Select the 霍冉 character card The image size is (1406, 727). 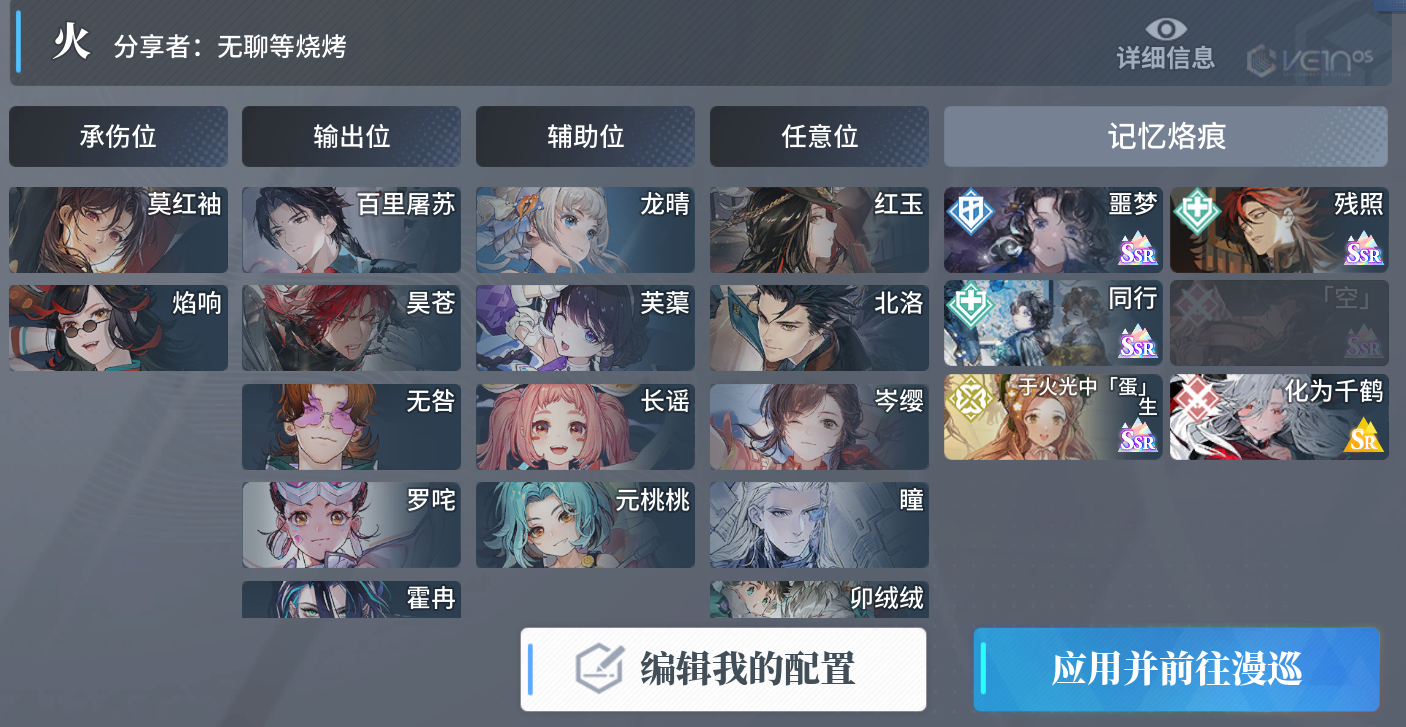pyautogui.click(x=351, y=599)
